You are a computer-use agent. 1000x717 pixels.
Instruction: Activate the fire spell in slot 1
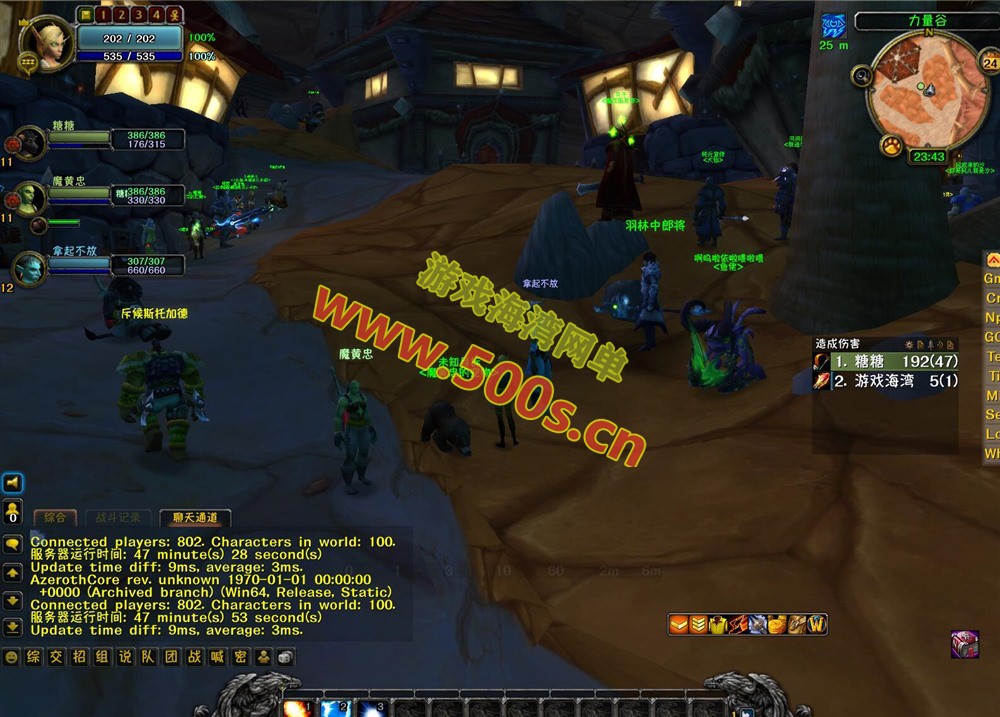(x=299, y=708)
